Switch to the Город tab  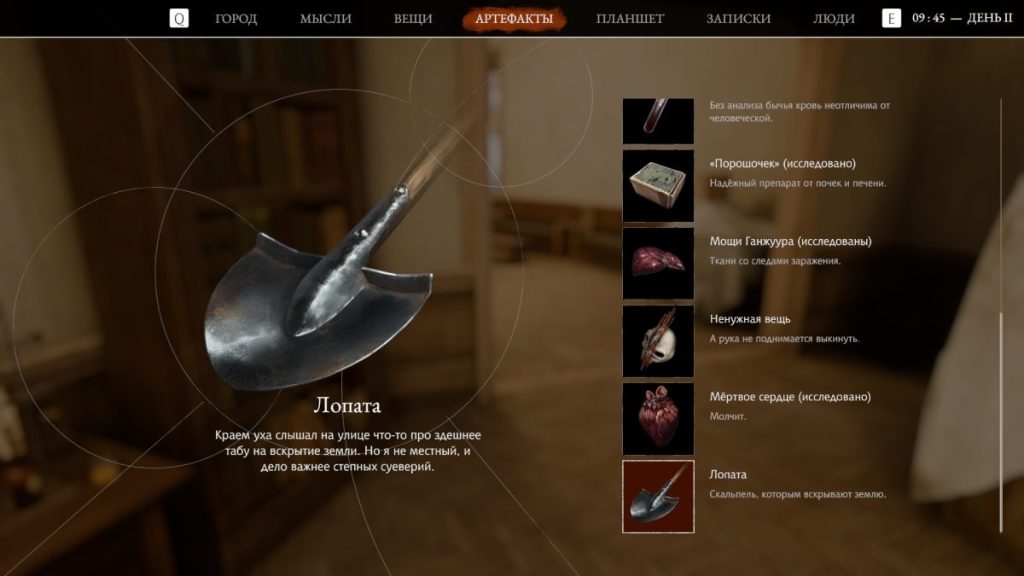click(x=236, y=18)
